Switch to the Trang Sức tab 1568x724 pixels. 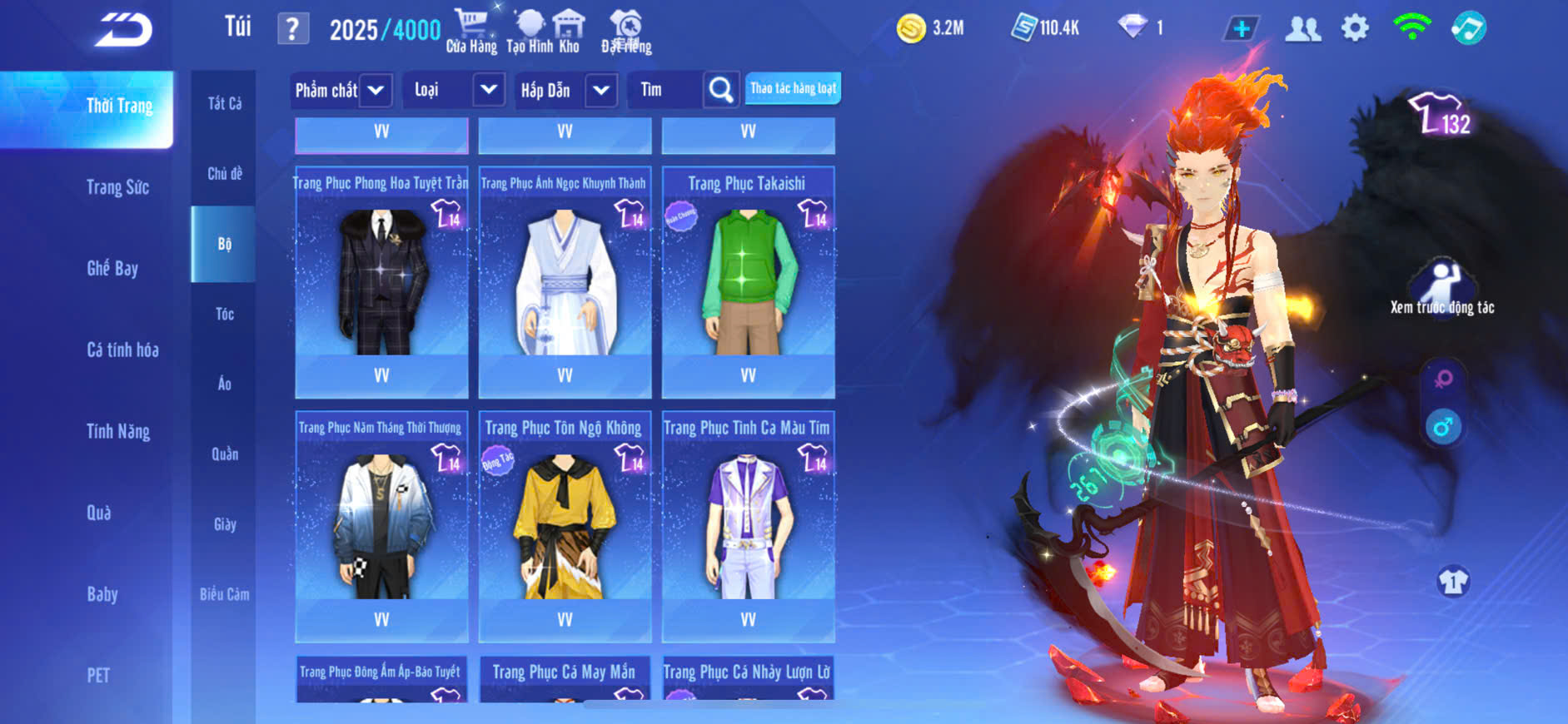coord(117,187)
